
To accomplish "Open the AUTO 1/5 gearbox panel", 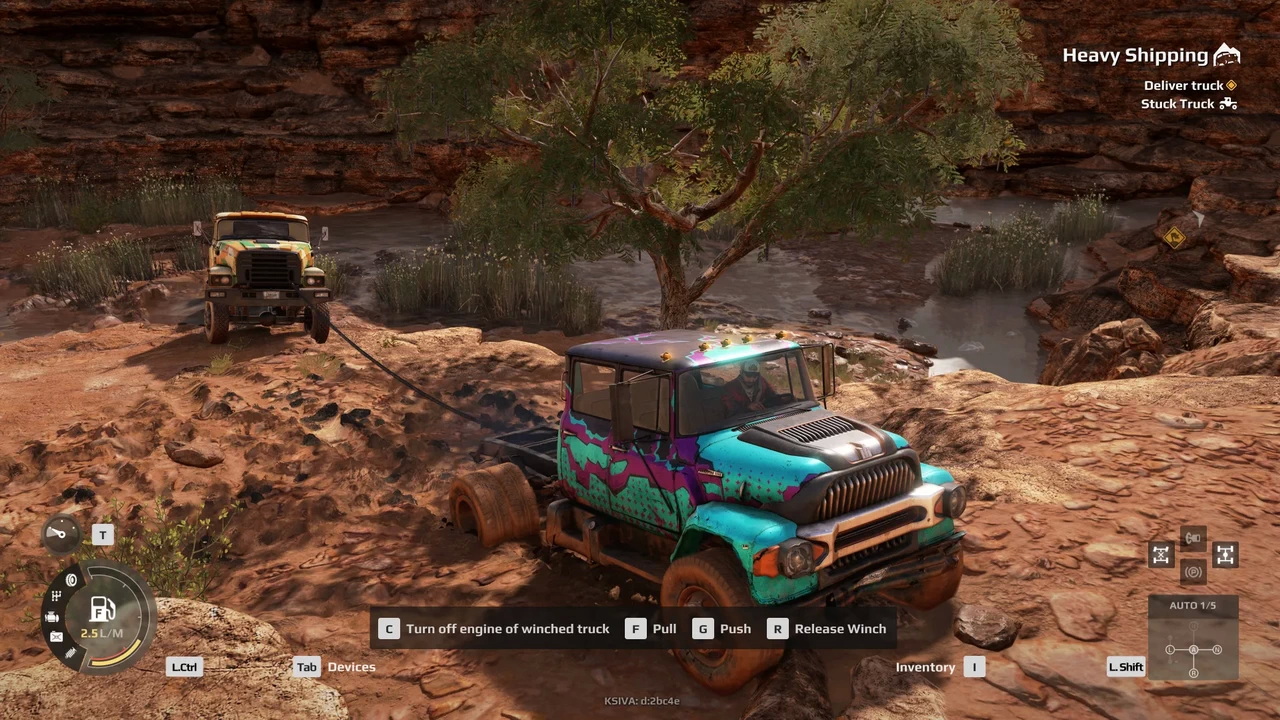I will 1193,606.
